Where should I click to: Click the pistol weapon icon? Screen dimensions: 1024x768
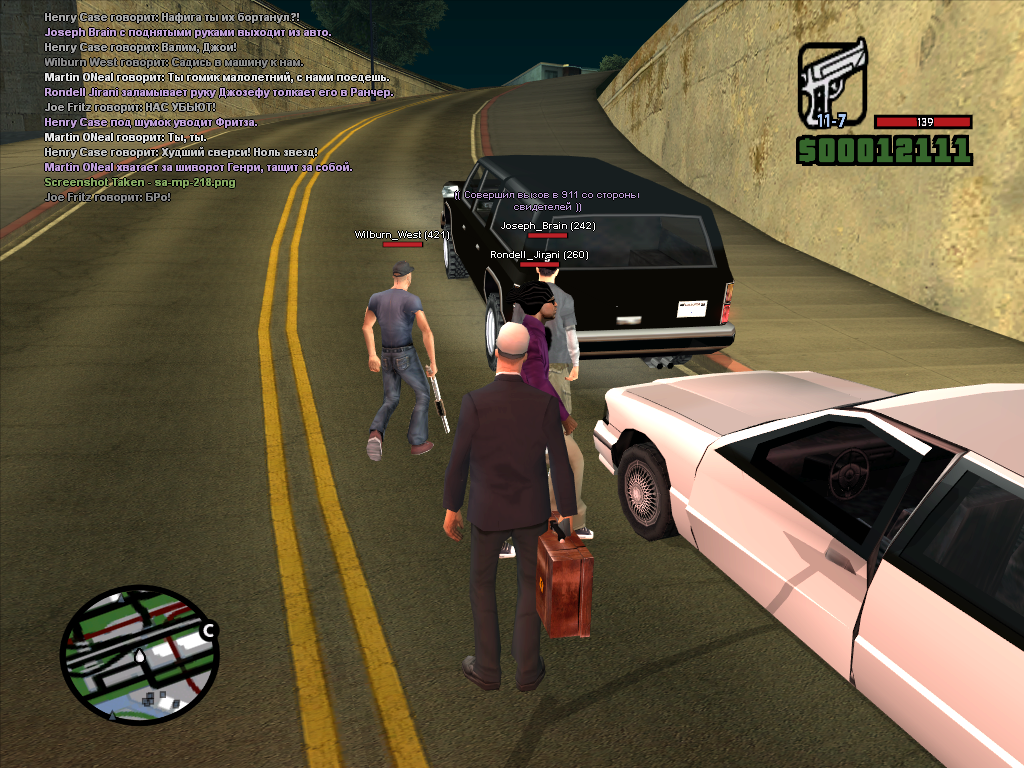click(832, 84)
